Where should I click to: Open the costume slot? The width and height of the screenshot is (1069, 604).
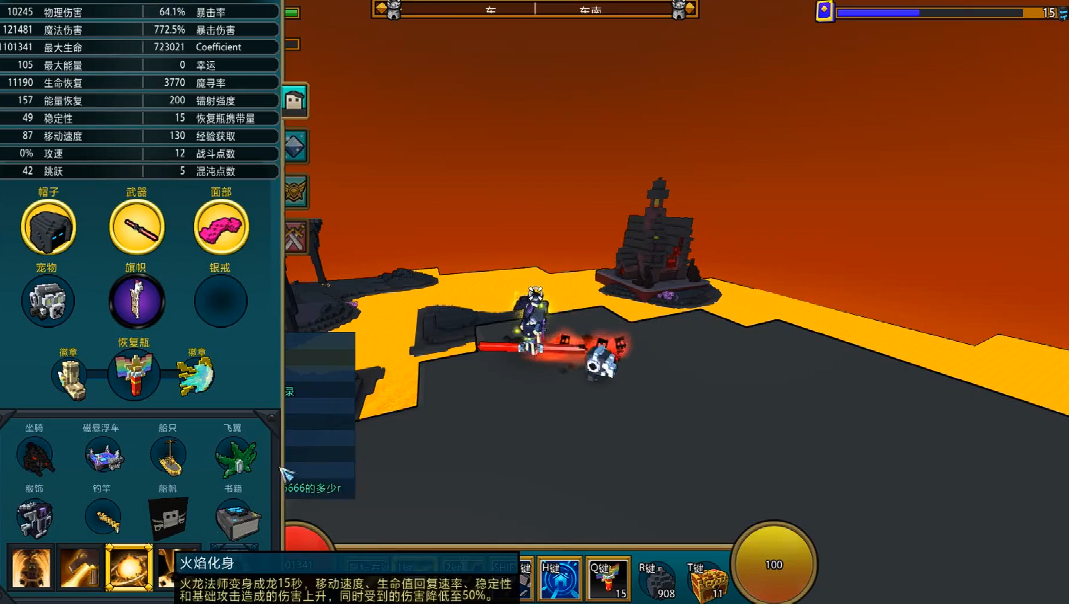point(35,517)
